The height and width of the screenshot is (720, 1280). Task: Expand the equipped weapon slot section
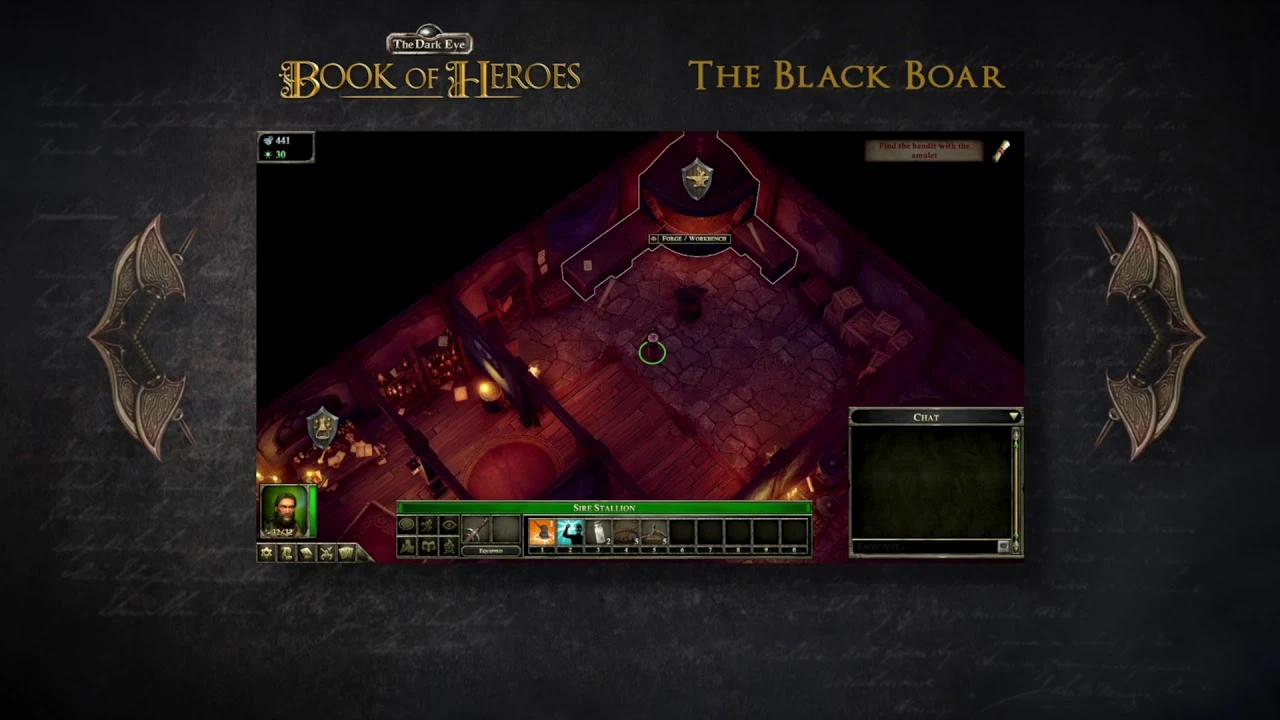click(491, 551)
